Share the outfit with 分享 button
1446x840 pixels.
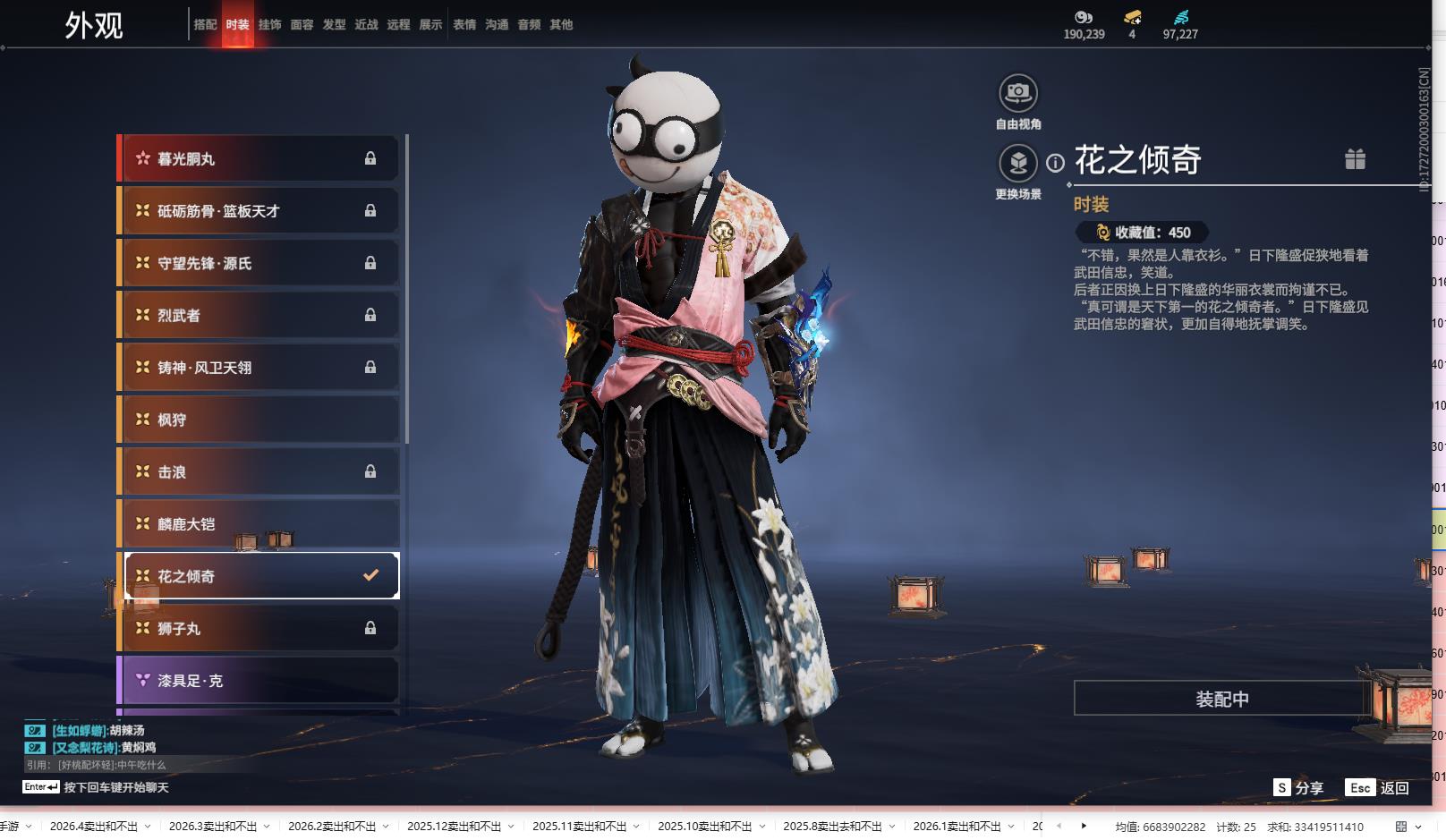click(1298, 788)
